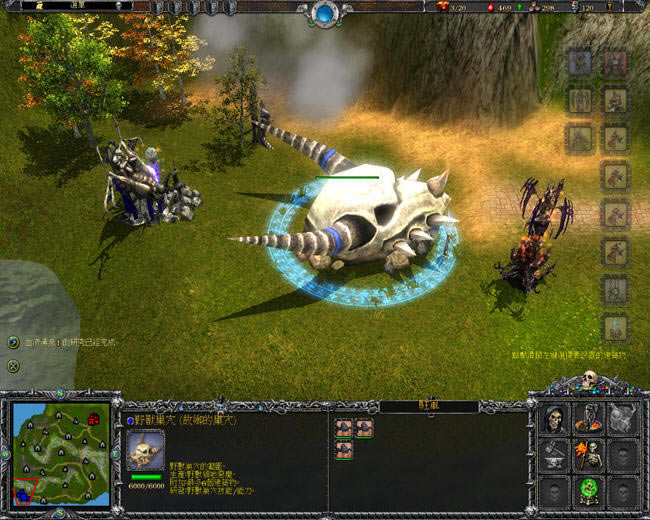Screen dimensions: 650x520
Task: Select the hooded skull reaper command icon
Action: 555,420
